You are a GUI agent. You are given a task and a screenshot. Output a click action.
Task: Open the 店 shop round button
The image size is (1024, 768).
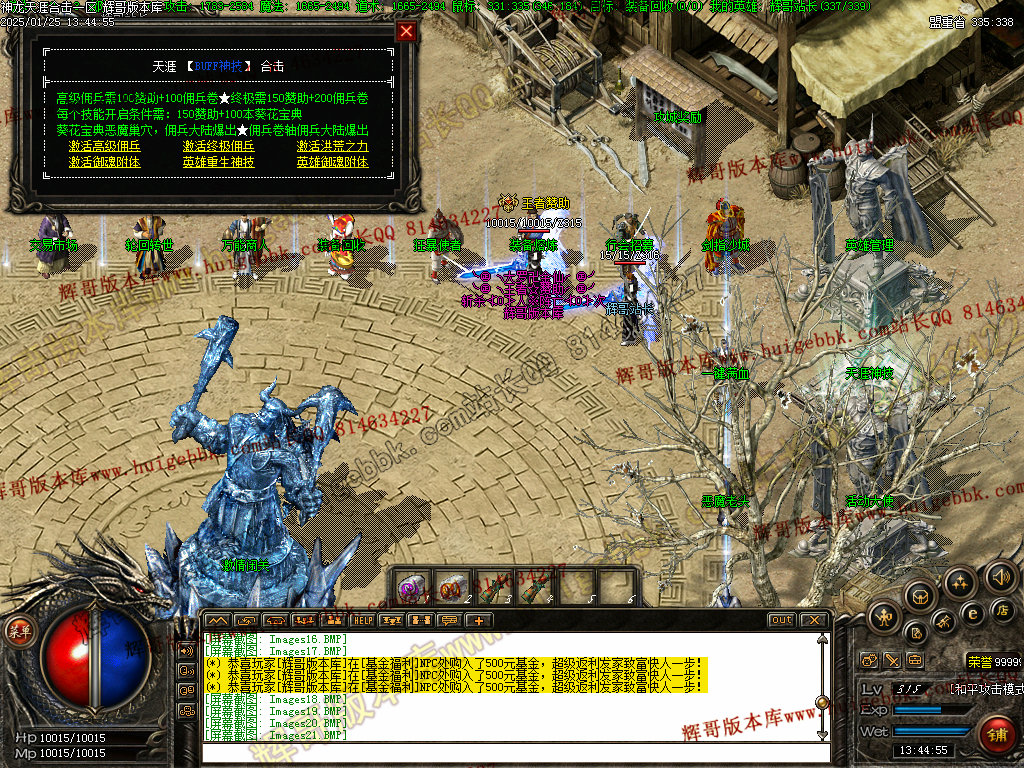click(1002, 609)
